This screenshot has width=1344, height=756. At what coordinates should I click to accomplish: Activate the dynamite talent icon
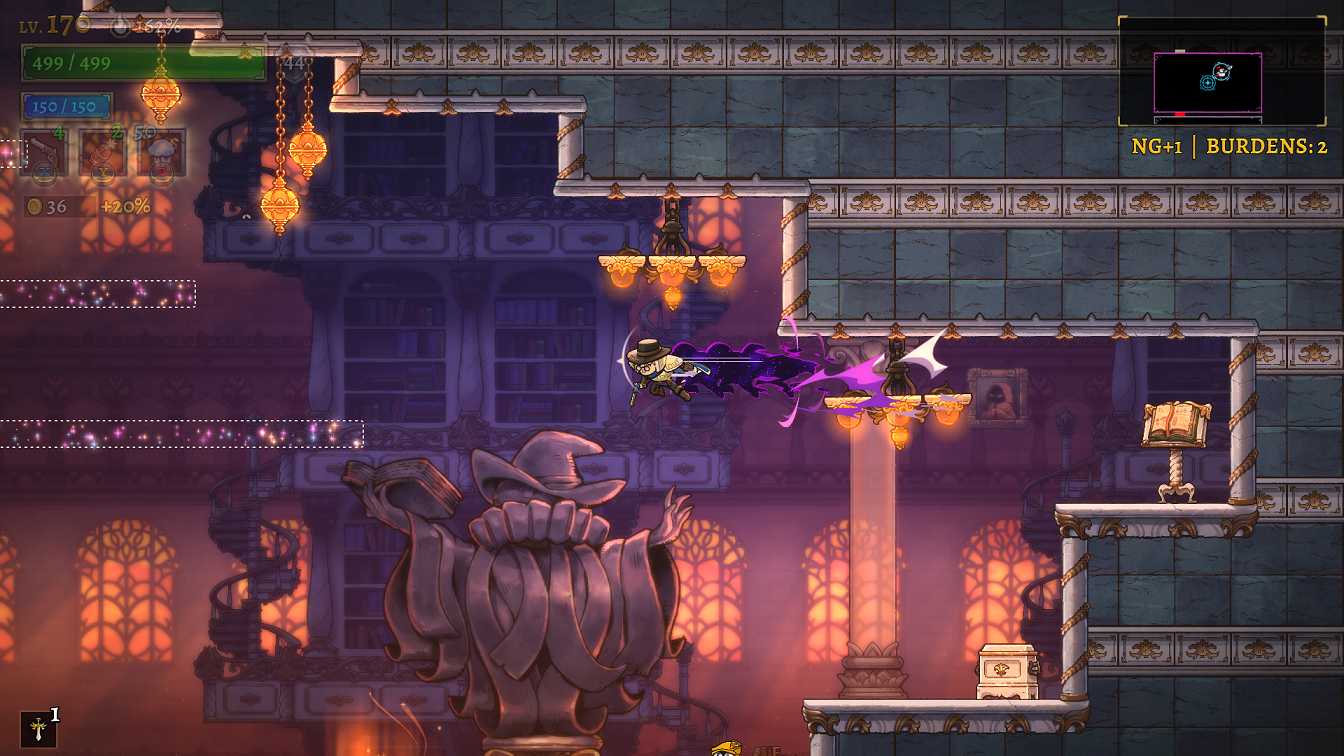(x=103, y=152)
